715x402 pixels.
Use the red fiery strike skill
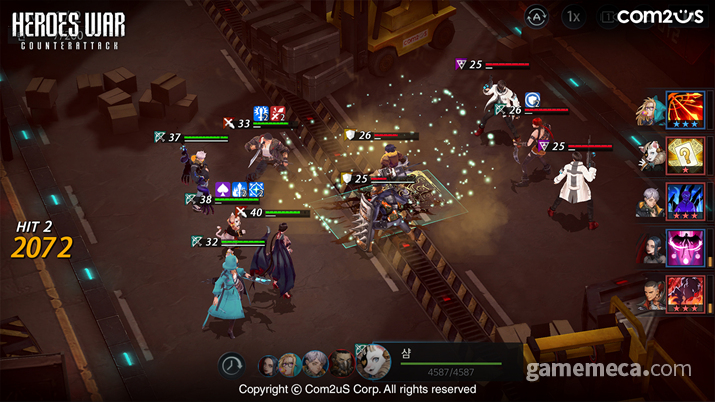click(x=685, y=293)
